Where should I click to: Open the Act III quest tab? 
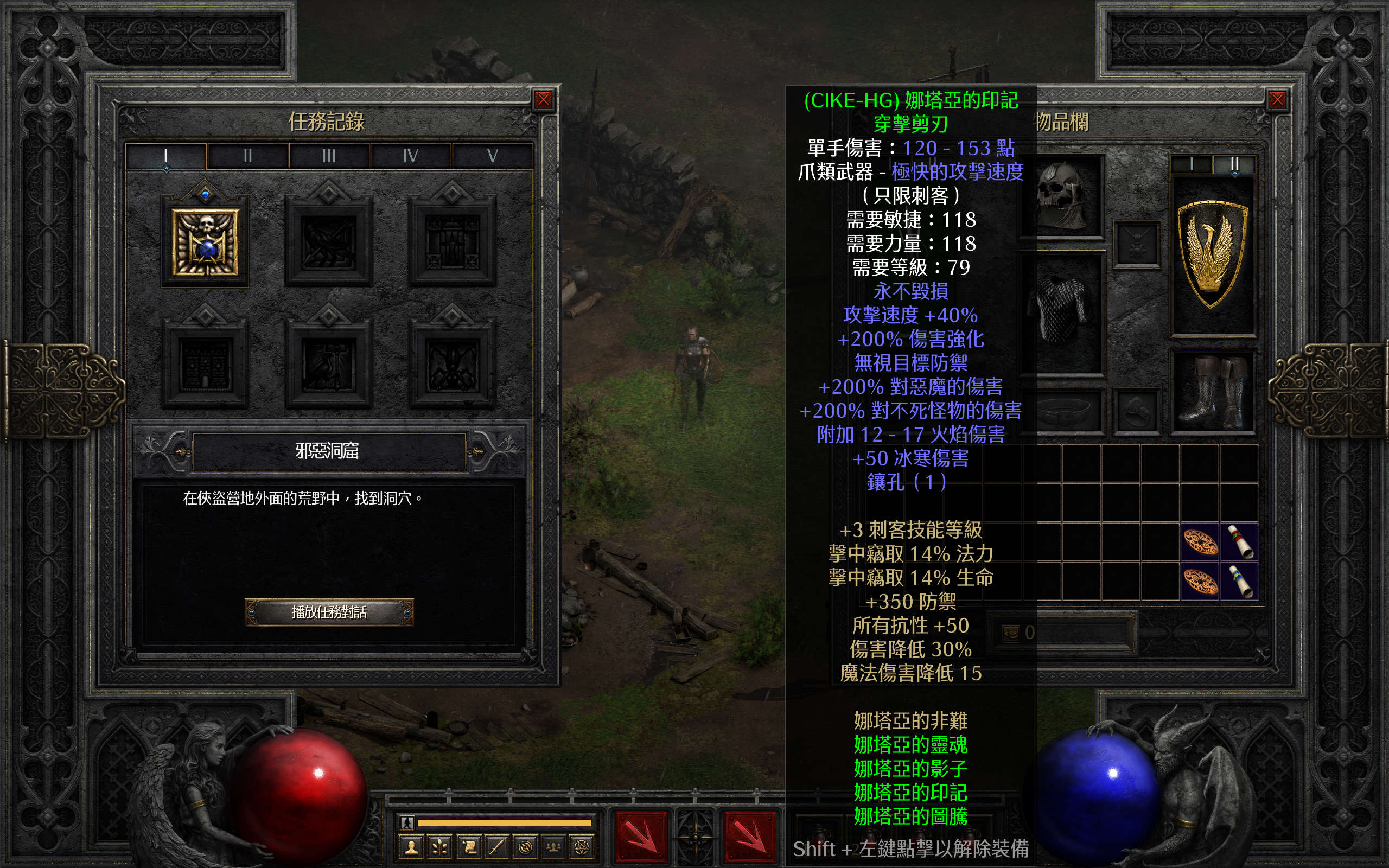click(x=329, y=156)
